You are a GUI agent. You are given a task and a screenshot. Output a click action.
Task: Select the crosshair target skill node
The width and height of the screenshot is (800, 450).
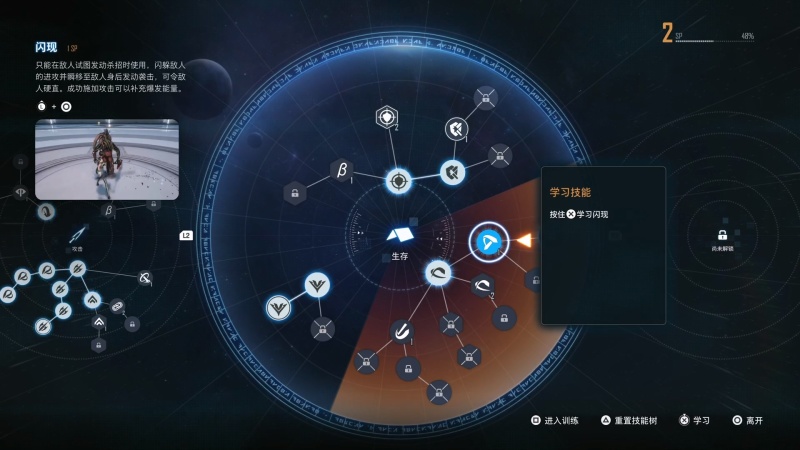tap(399, 182)
